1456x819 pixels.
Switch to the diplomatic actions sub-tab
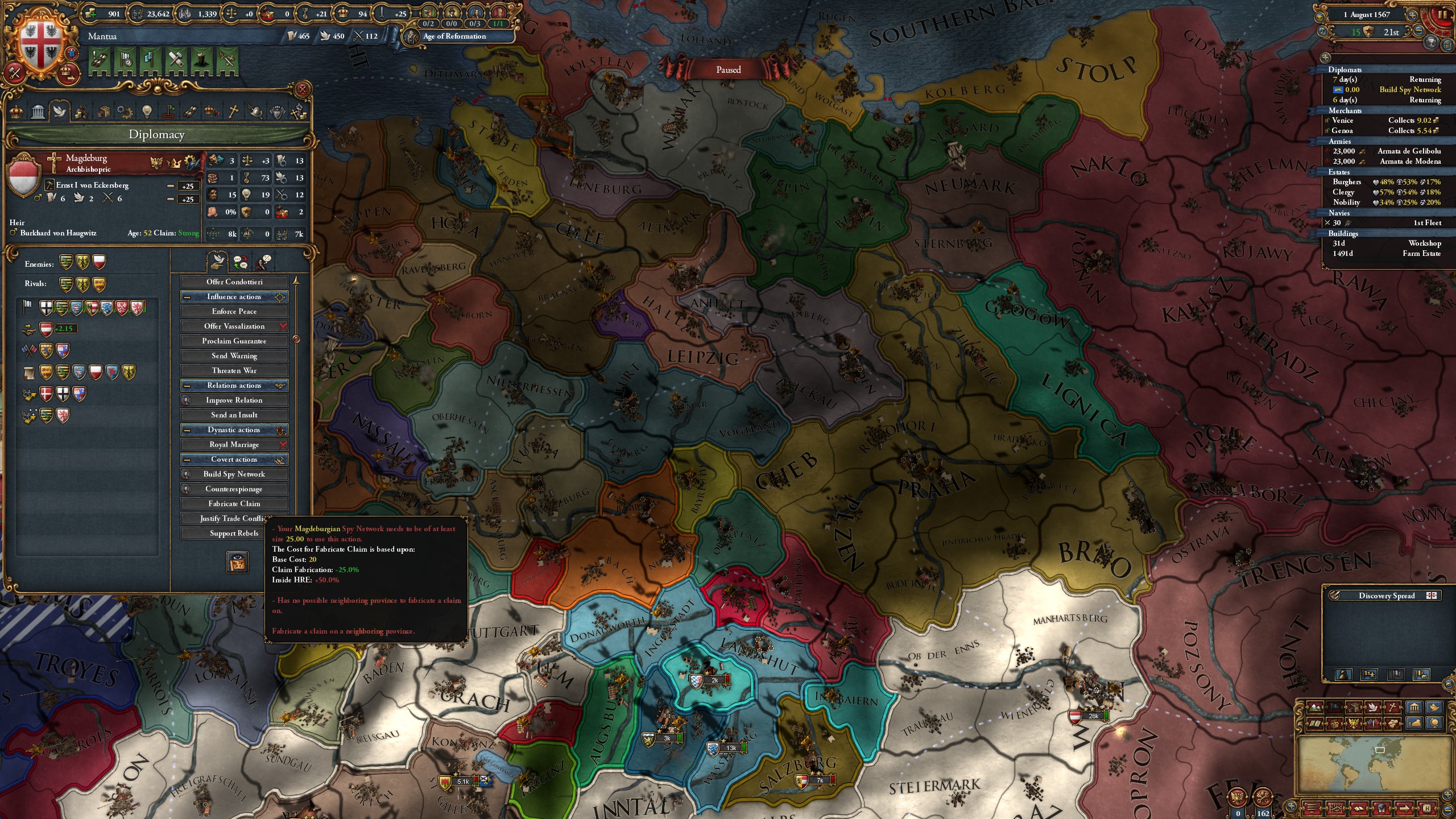tap(217, 262)
